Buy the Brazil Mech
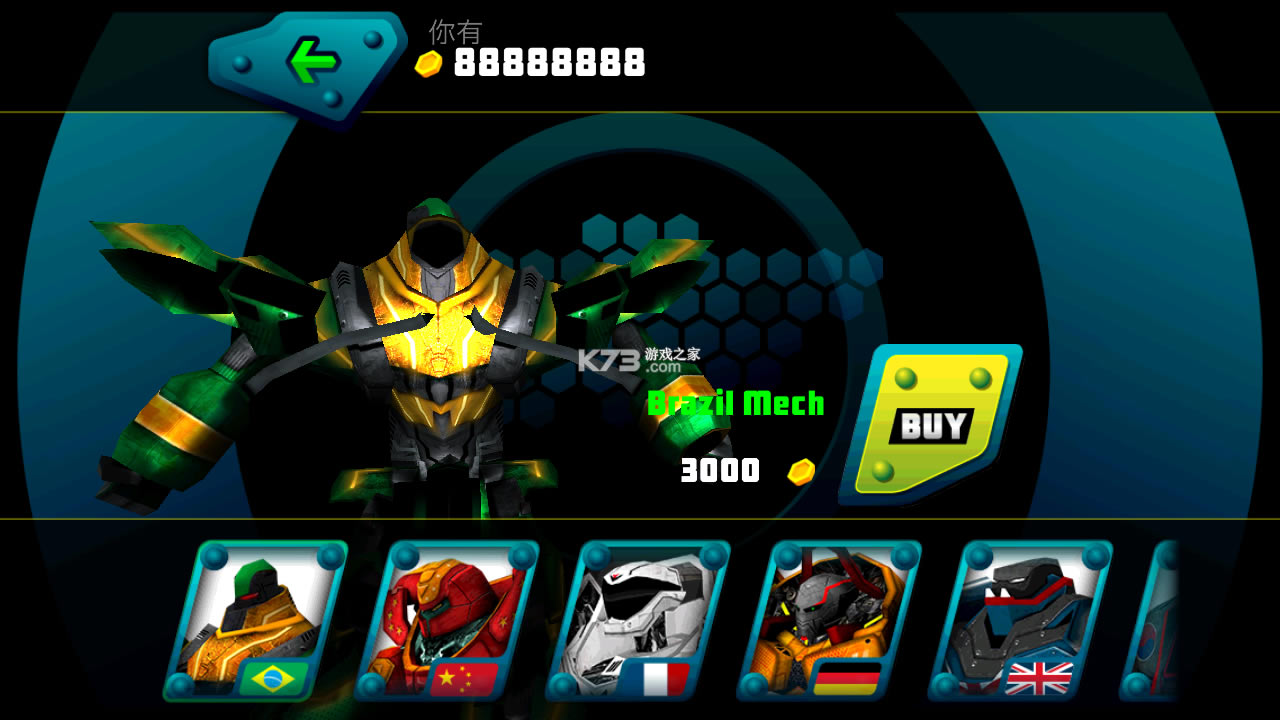 [932, 424]
